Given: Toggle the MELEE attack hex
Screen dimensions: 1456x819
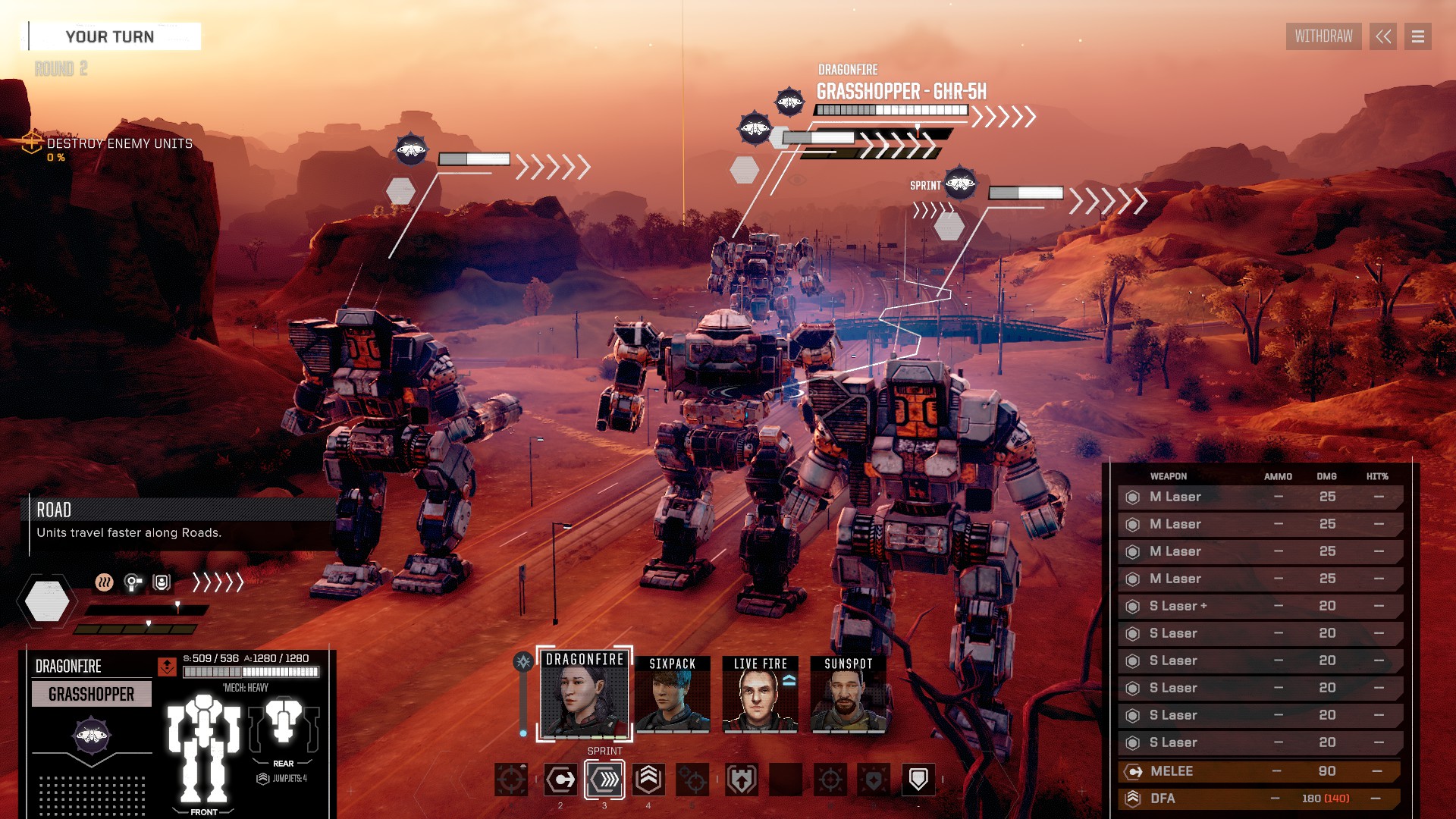Looking at the screenshot, I should (x=1132, y=771).
